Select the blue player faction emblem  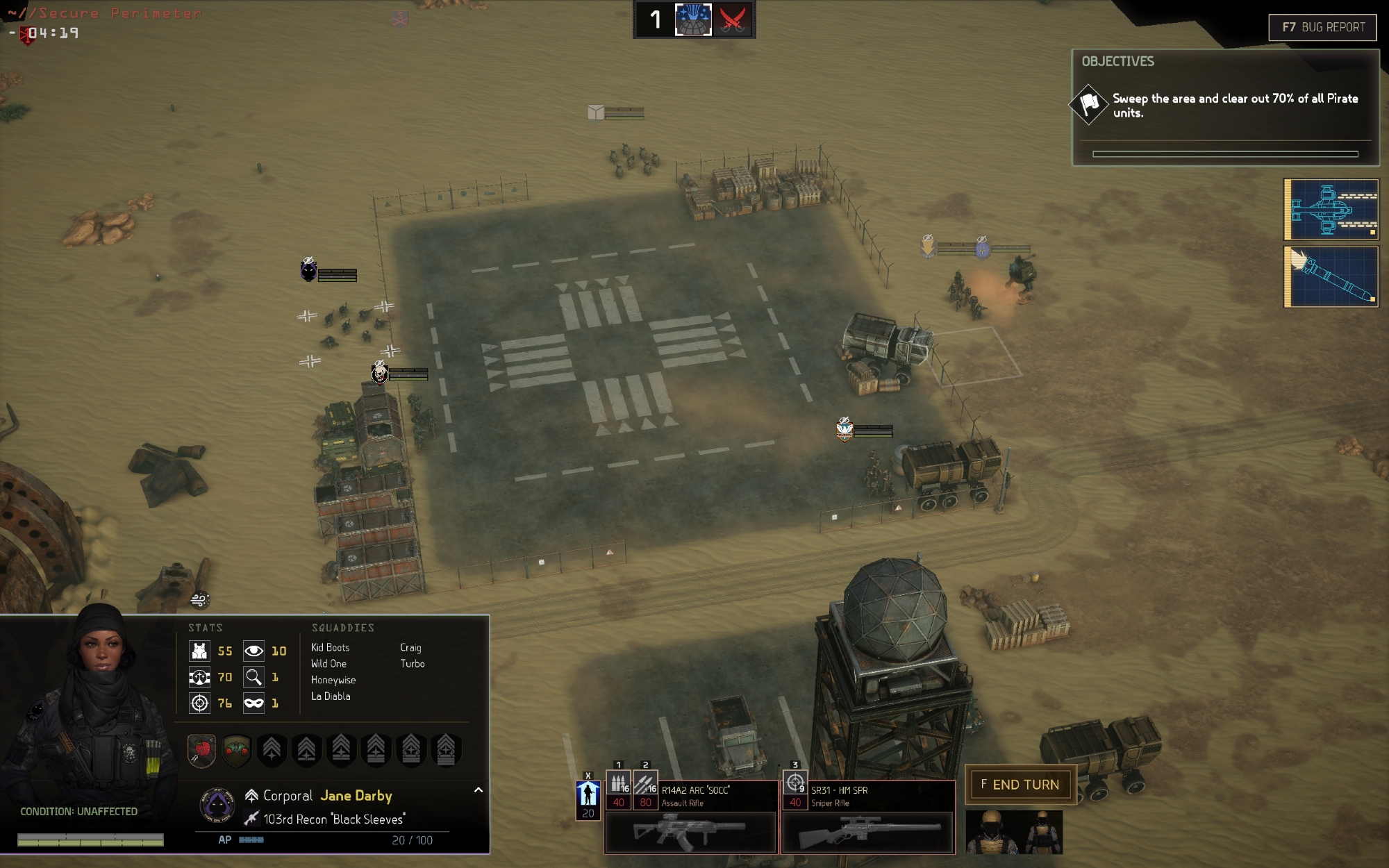pos(693,19)
